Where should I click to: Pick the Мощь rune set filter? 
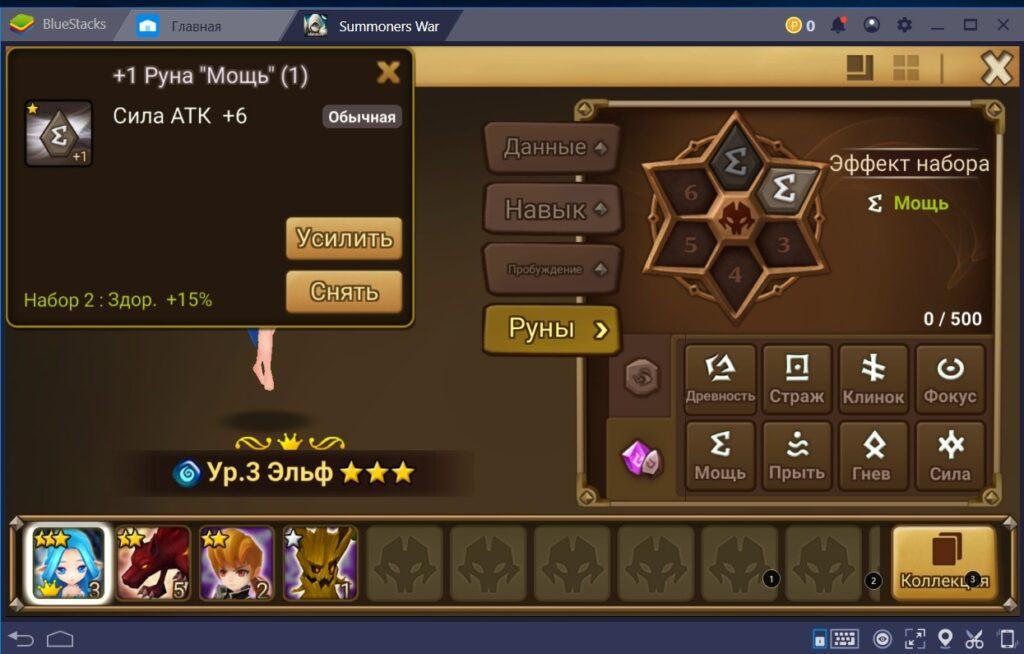coord(720,455)
